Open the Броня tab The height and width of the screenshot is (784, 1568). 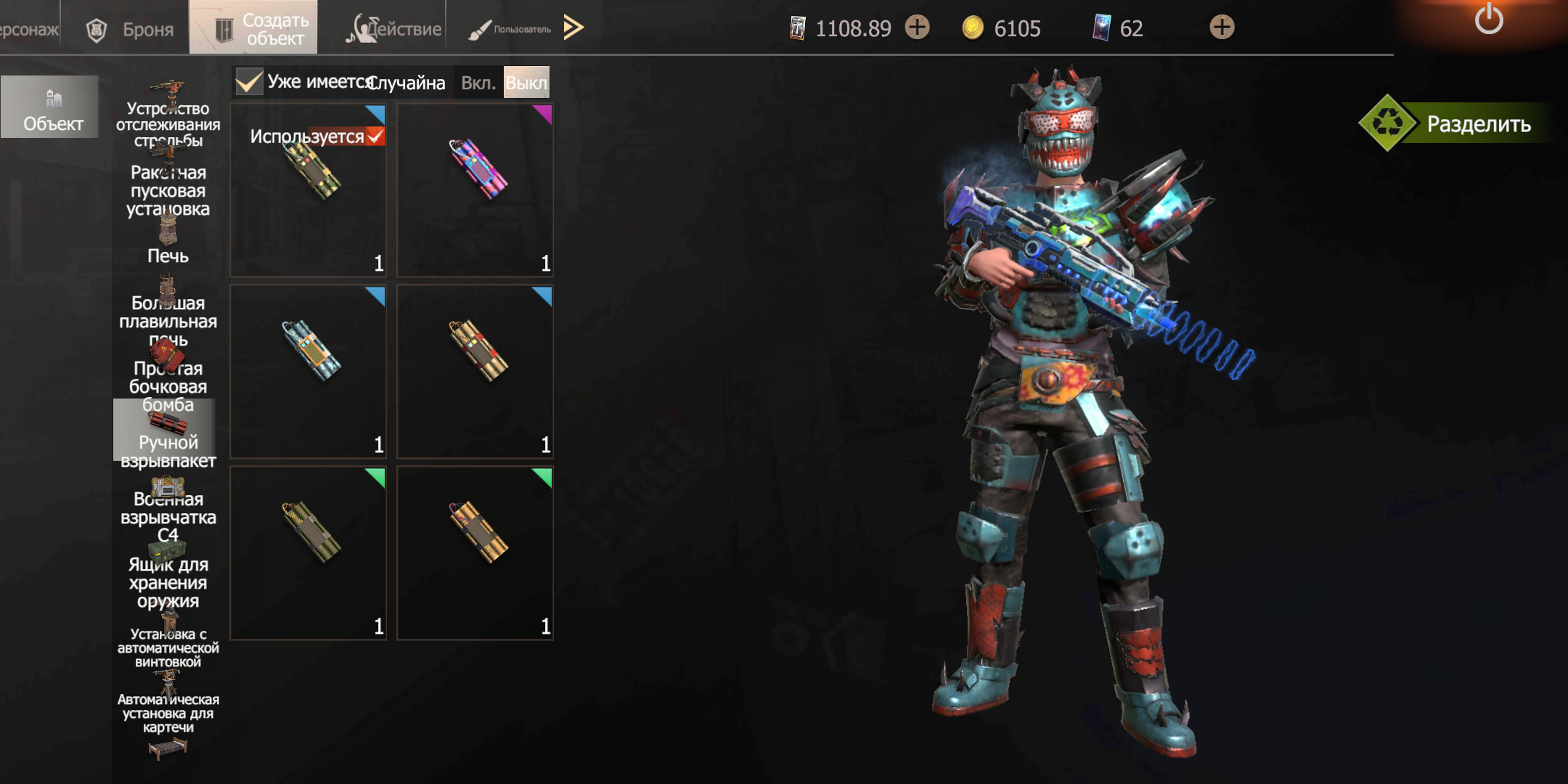[x=131, y=29]
